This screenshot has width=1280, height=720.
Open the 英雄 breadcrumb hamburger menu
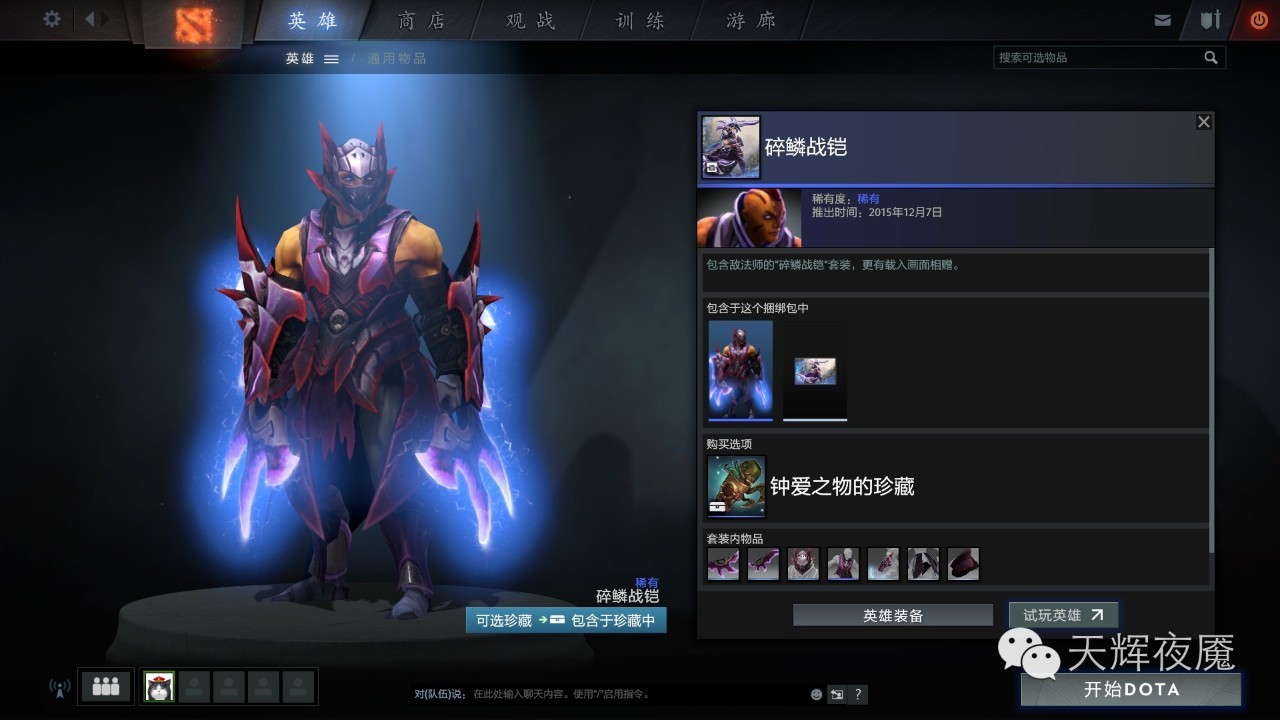point(331,58)
